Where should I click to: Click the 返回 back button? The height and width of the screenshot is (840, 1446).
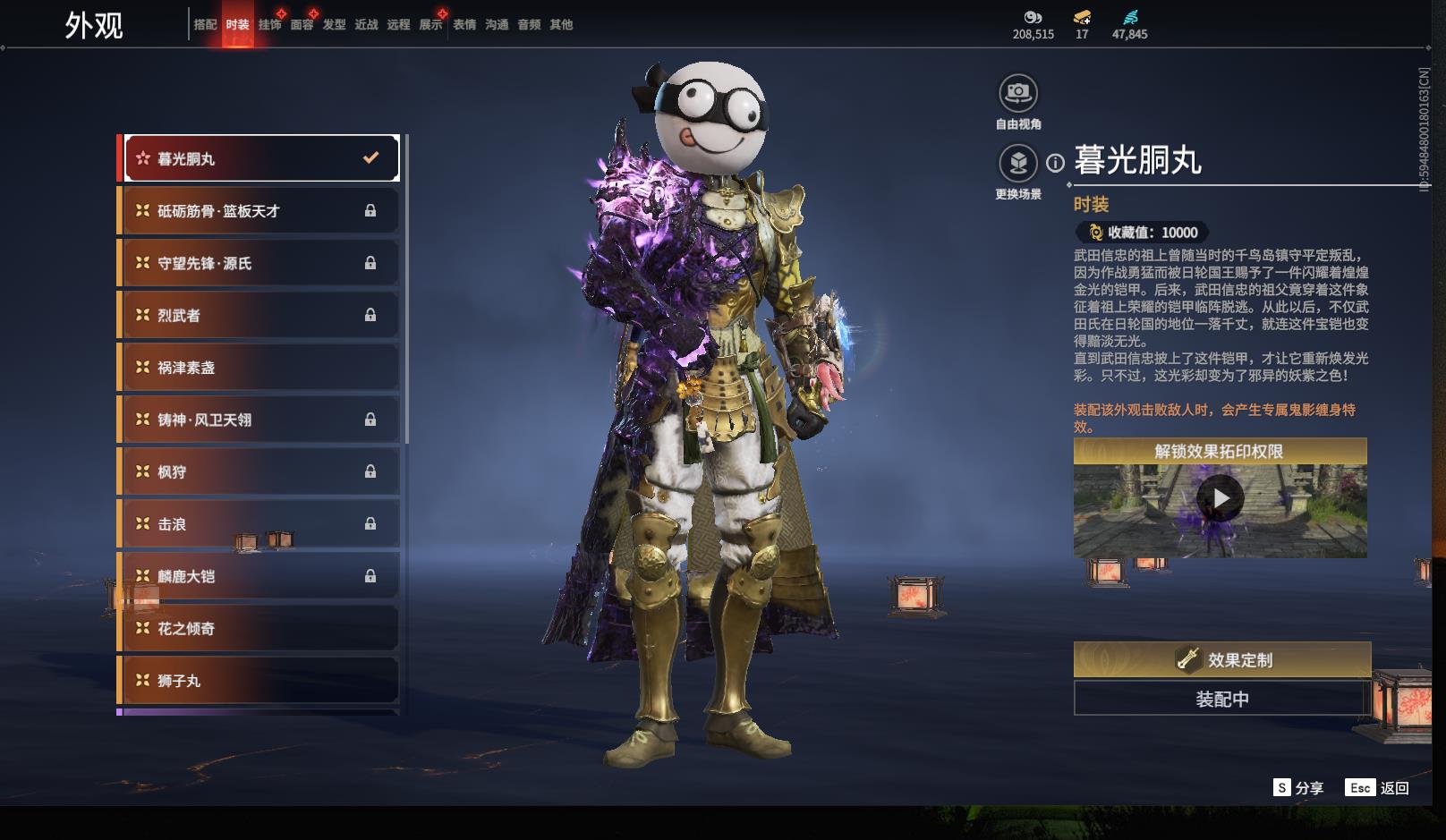point(1378,788)
